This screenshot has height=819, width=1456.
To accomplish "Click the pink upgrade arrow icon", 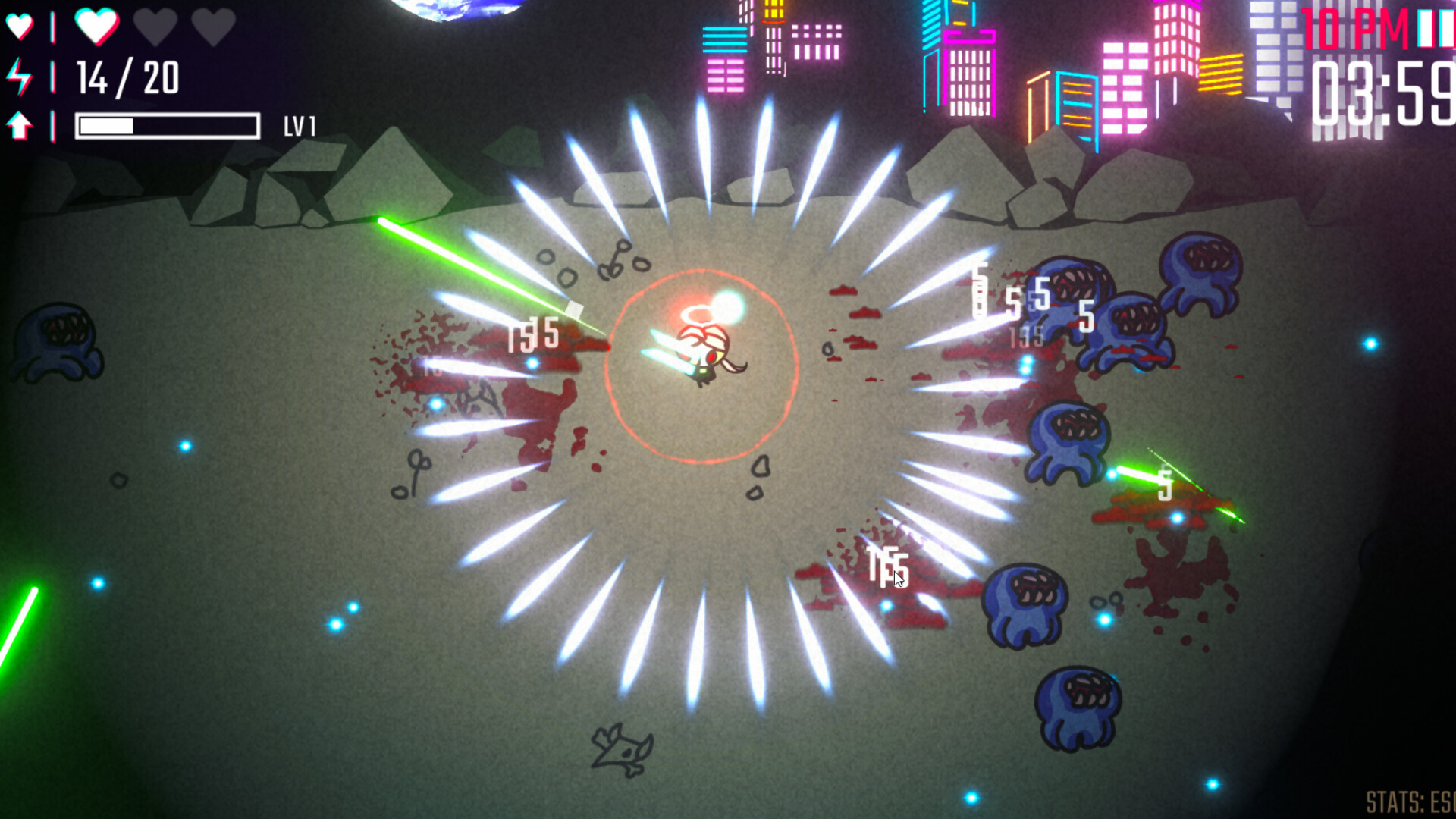I will coord(19,125).
